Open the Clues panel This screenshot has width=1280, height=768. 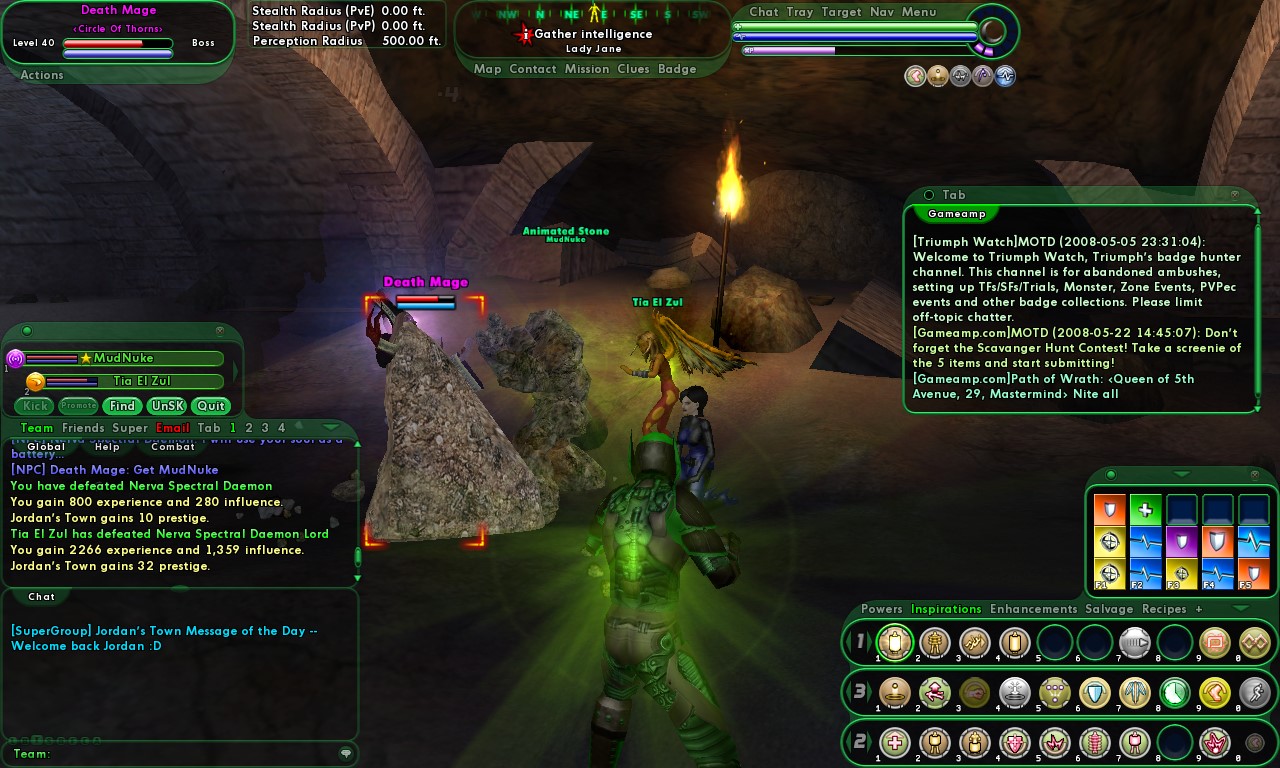(633, 69)
